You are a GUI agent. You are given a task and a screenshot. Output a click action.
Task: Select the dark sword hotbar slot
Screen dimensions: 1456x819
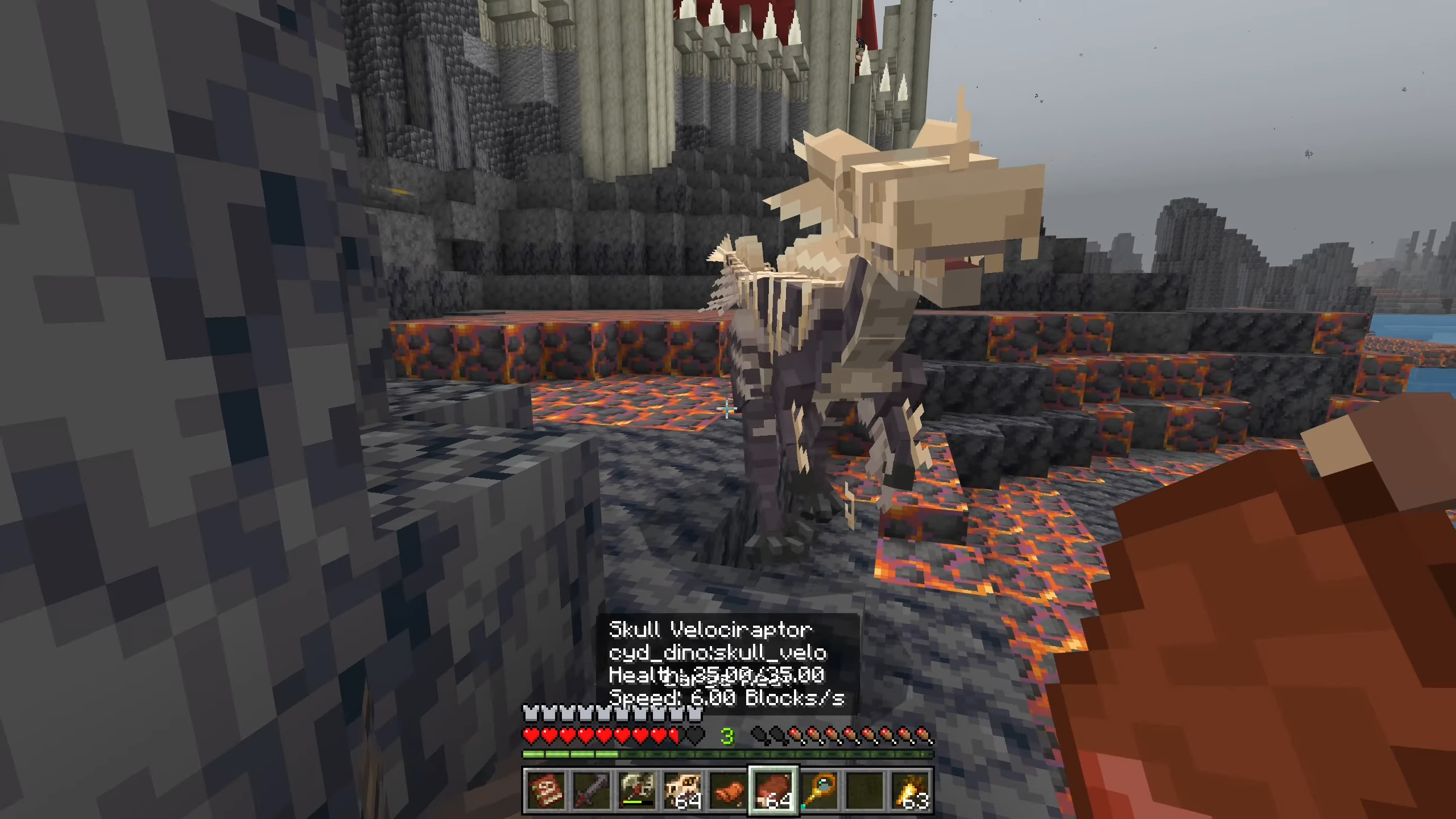coord(591,791)
